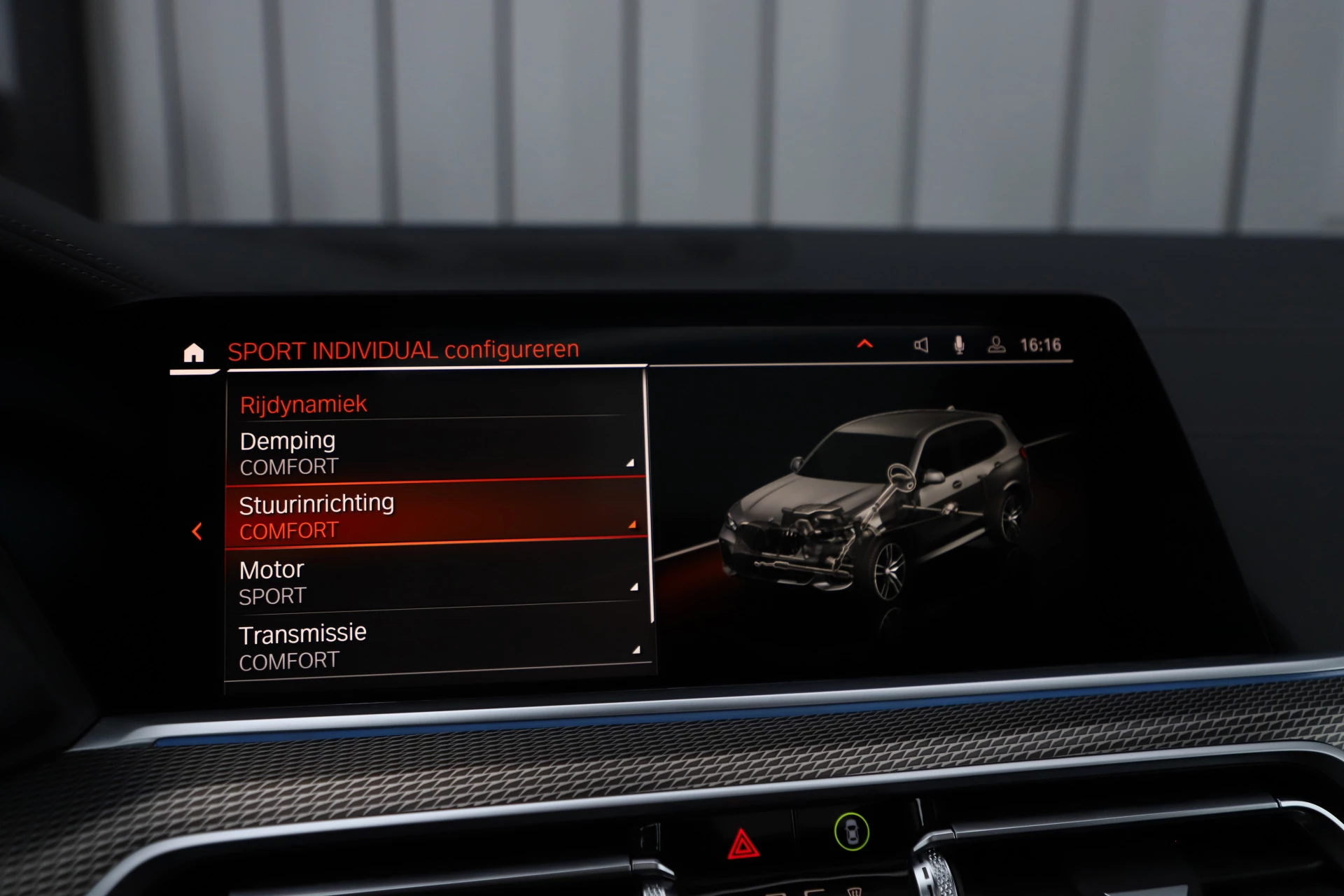
Task: Open the driver profile icon
Action: (x=996, y=344)
